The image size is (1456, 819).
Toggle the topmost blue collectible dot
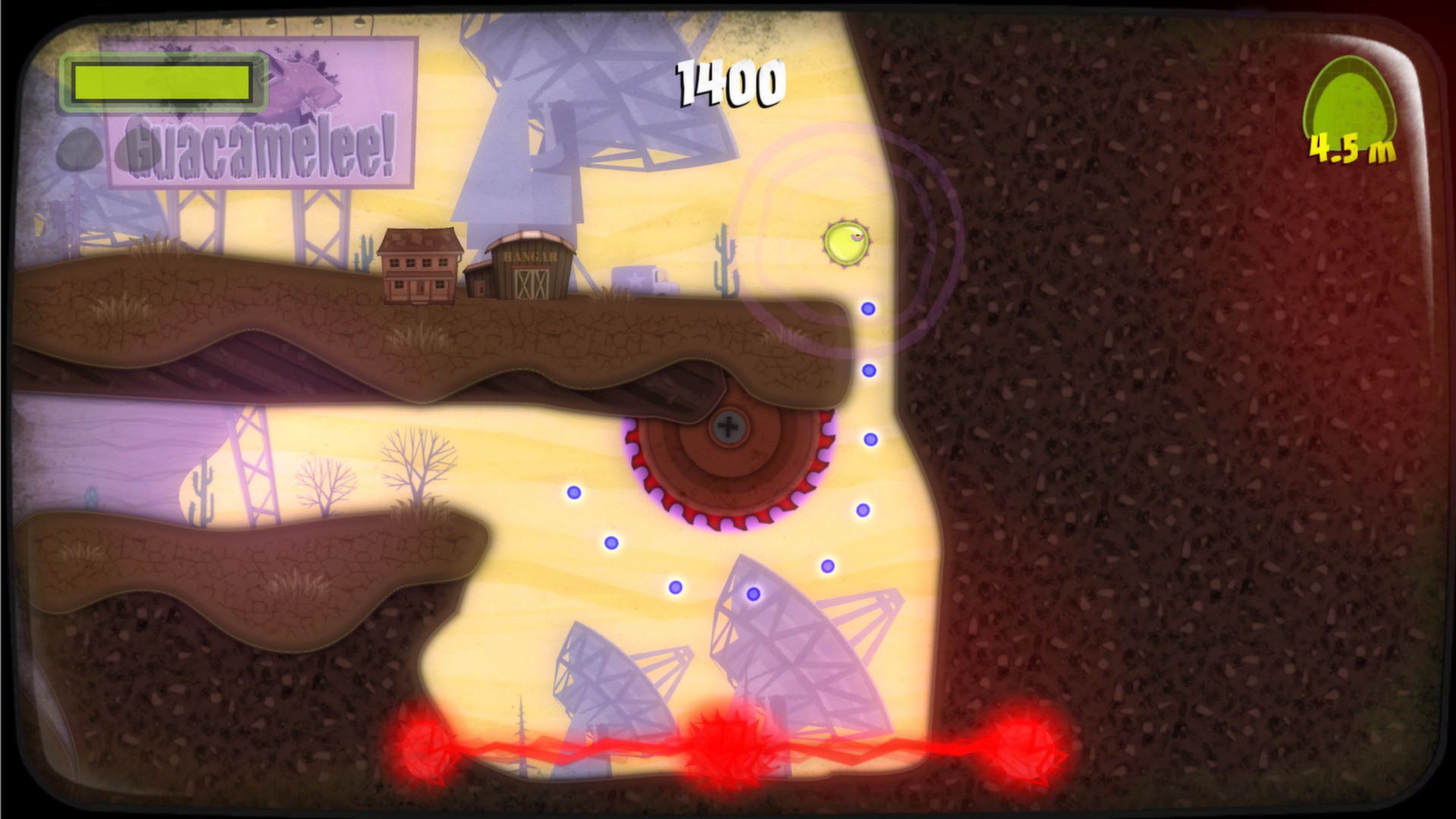tap(866, 309)
